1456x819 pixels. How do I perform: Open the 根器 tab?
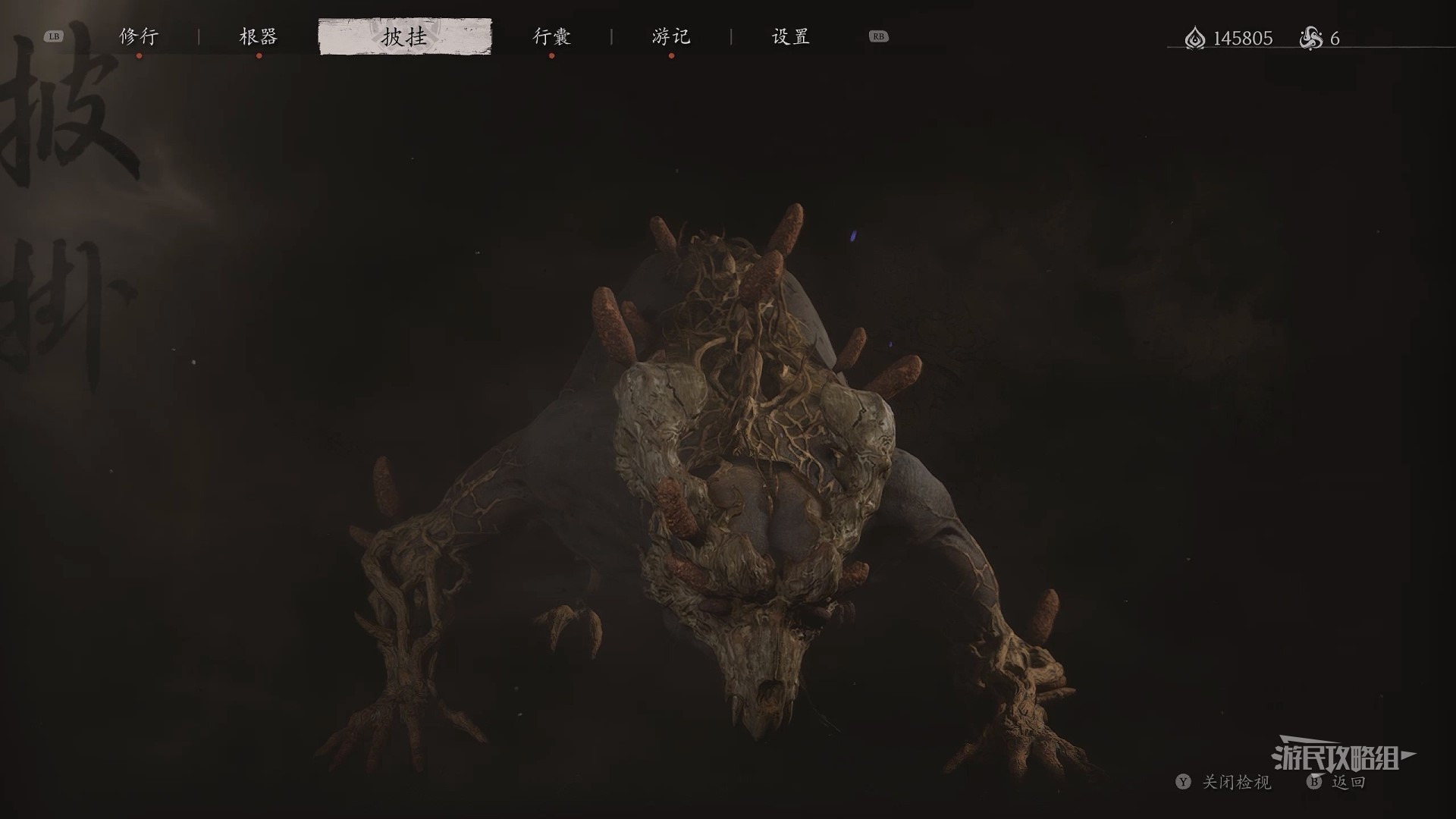coord(259,36)
